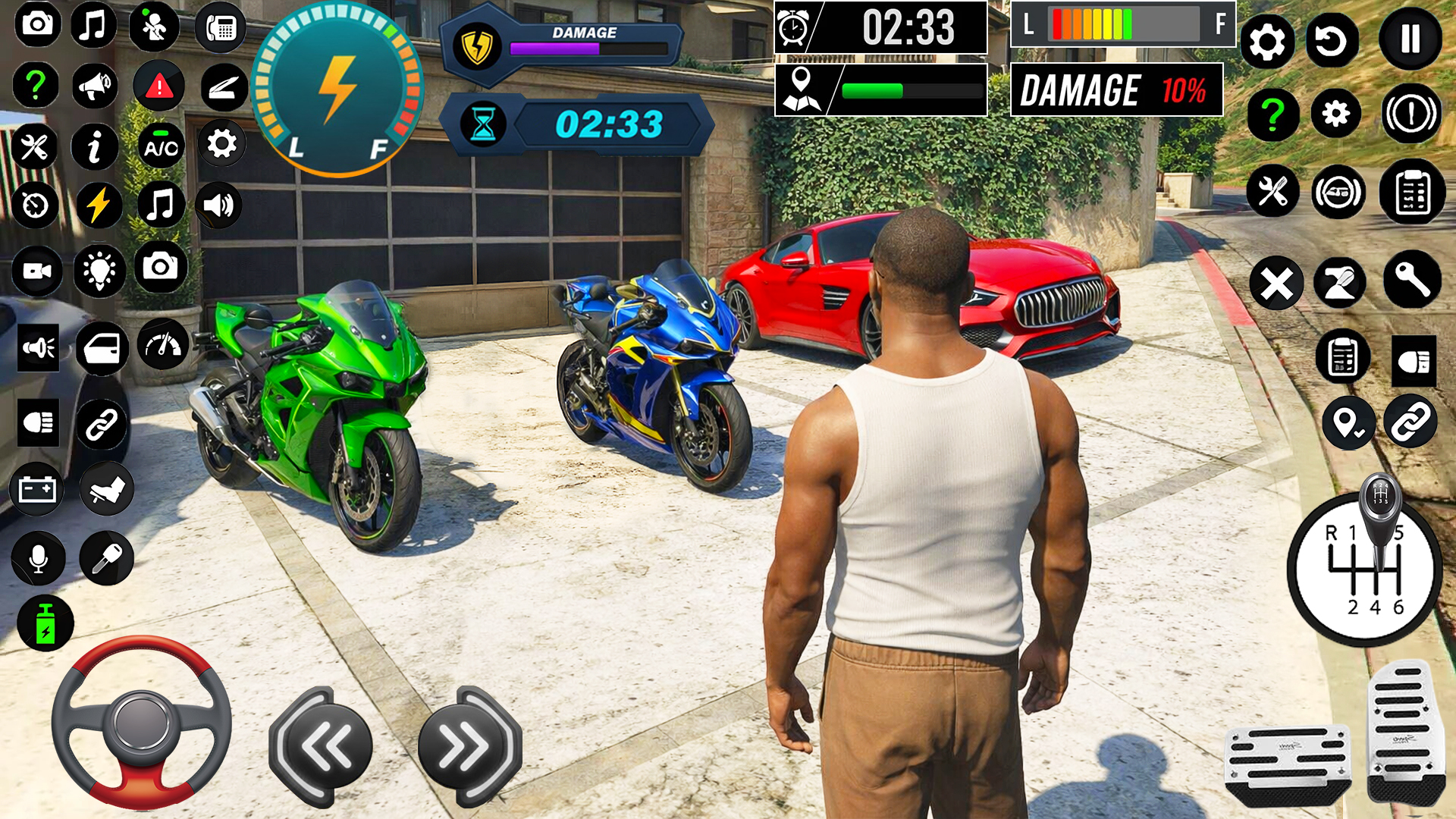Select the key ignition icon

[105, 557]
